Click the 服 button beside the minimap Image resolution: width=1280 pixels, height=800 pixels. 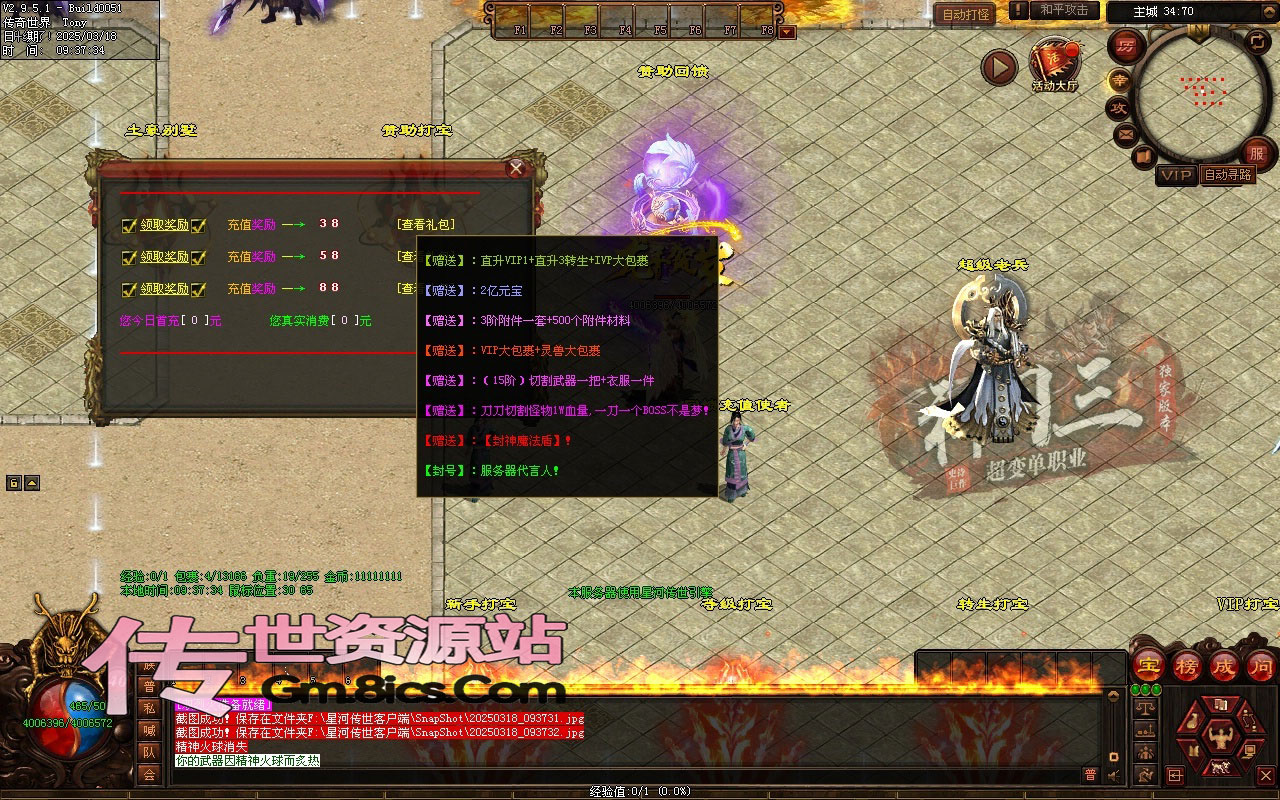coord(1257,154)
